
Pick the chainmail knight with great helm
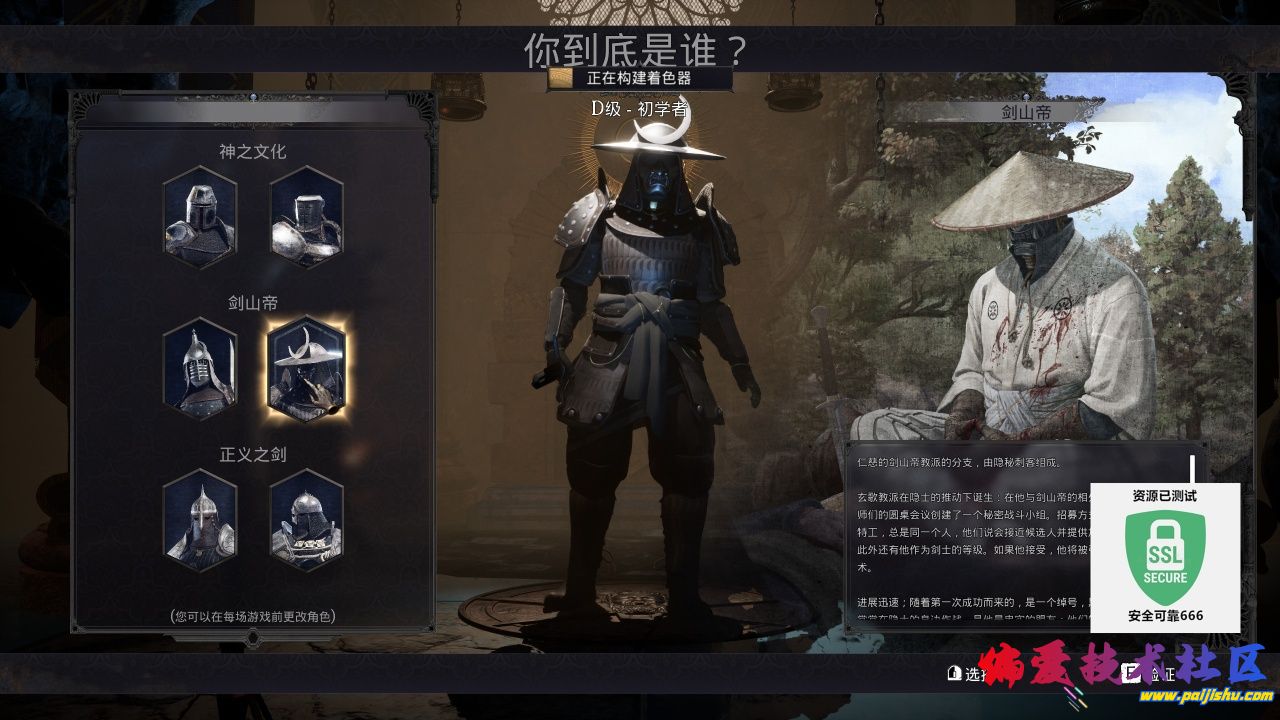[x=200, y=217]
